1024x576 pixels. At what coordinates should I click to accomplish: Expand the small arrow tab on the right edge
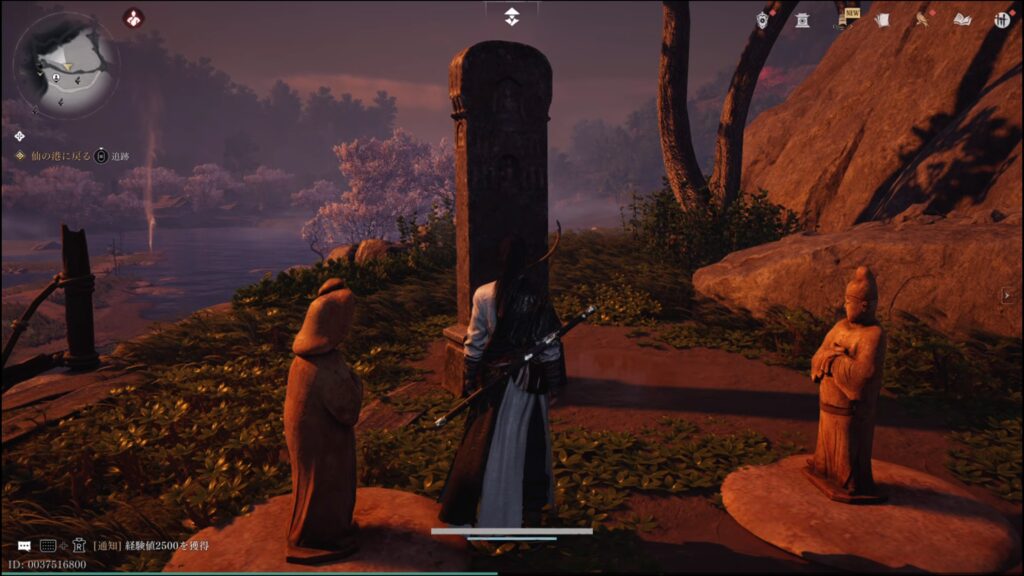(x=1008, y=294)
